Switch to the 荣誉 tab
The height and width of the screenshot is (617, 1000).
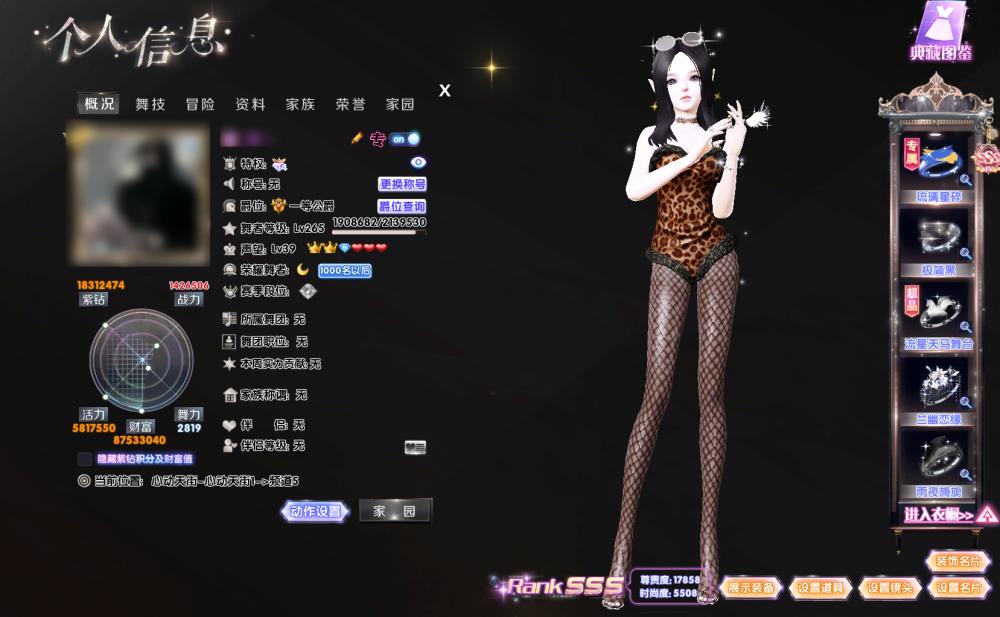coord(350,104)
